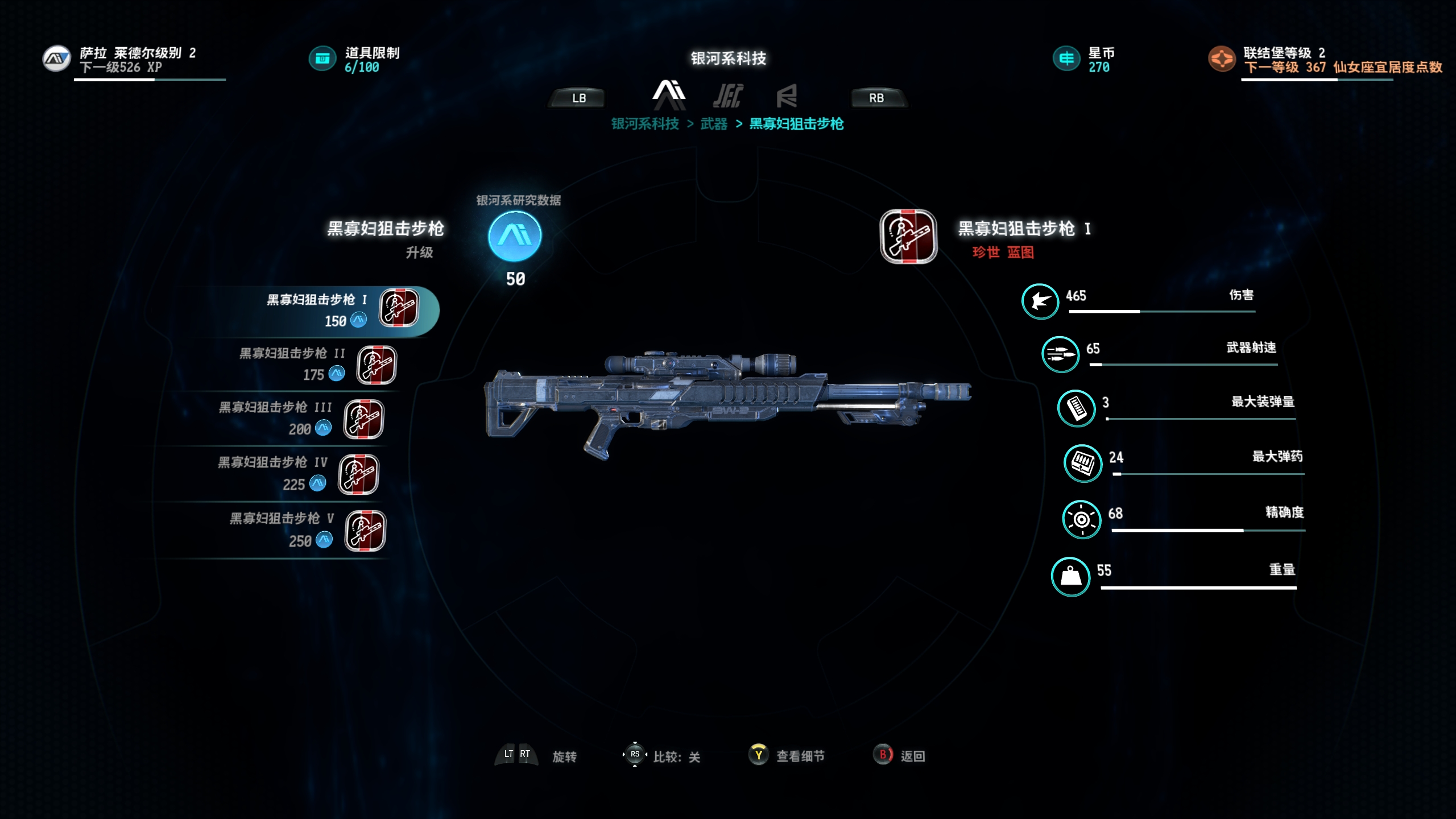Switch to the Remnant technology tab icon
This screenshot has height=819, width=1456.
[x=787, y=96]
